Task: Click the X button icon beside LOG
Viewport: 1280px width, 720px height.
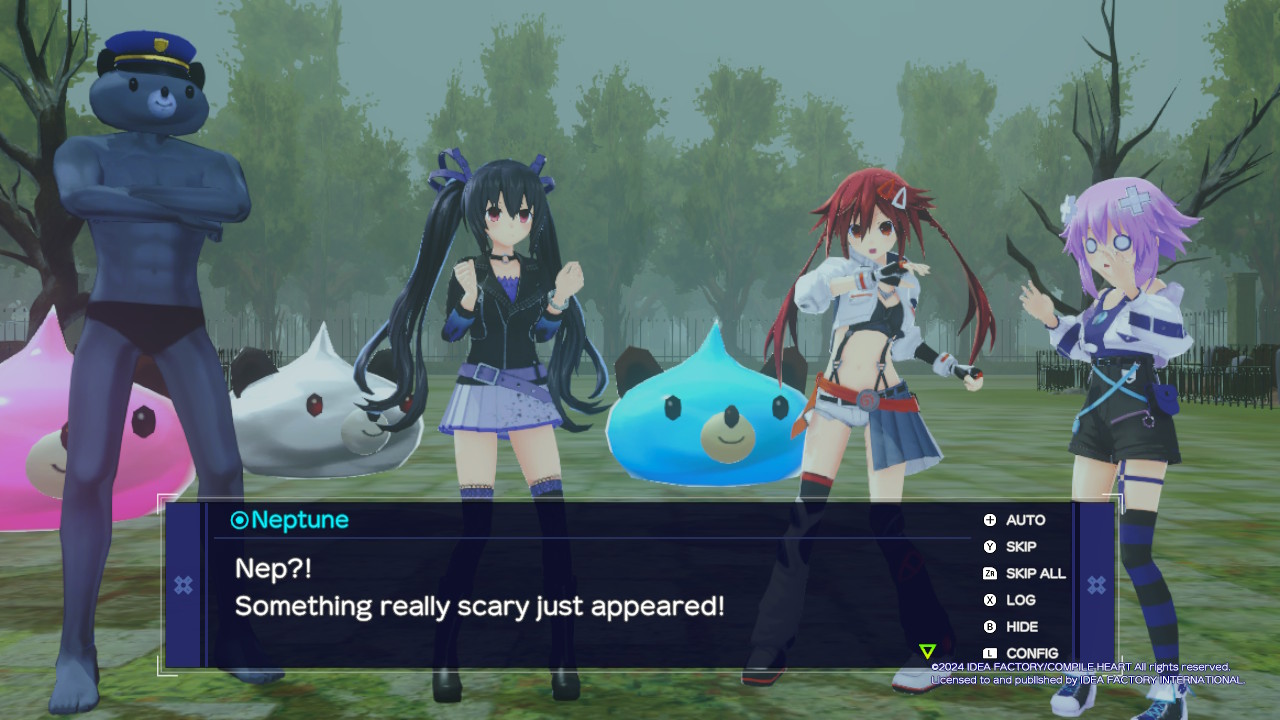Action: pyautogui.click(x=988, y=600)
